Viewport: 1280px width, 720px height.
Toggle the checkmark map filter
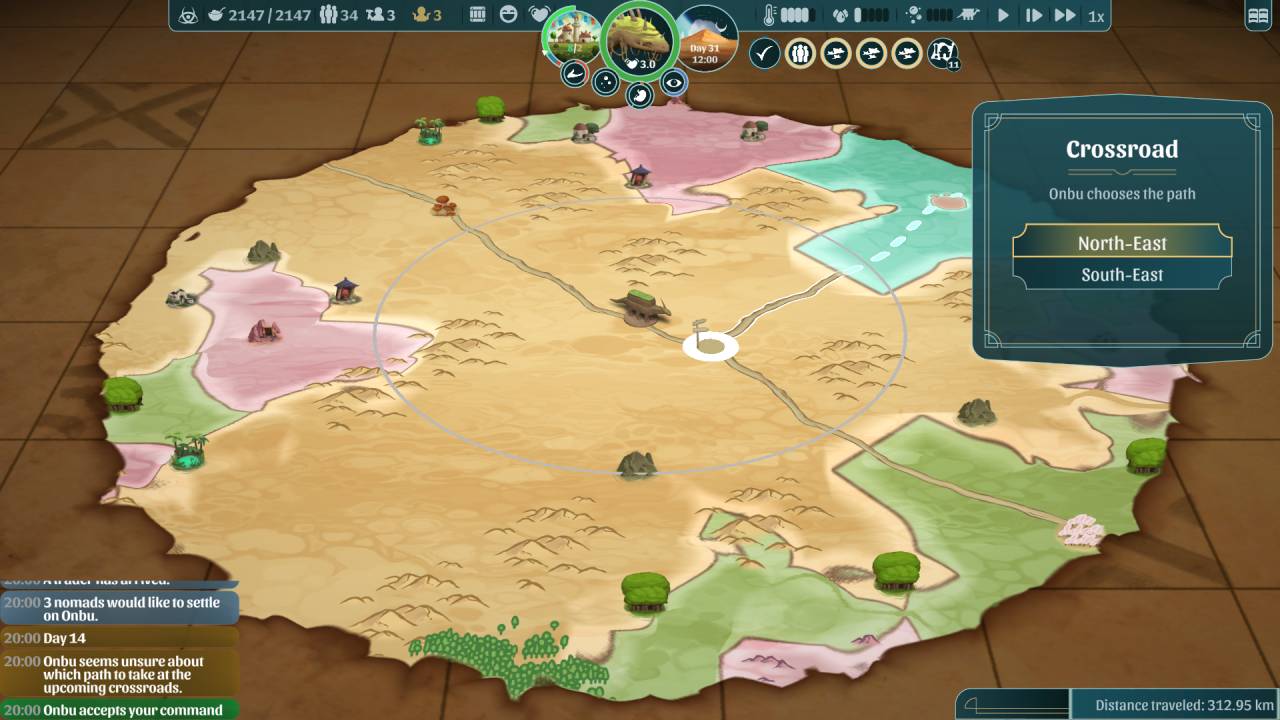point(765,53)
